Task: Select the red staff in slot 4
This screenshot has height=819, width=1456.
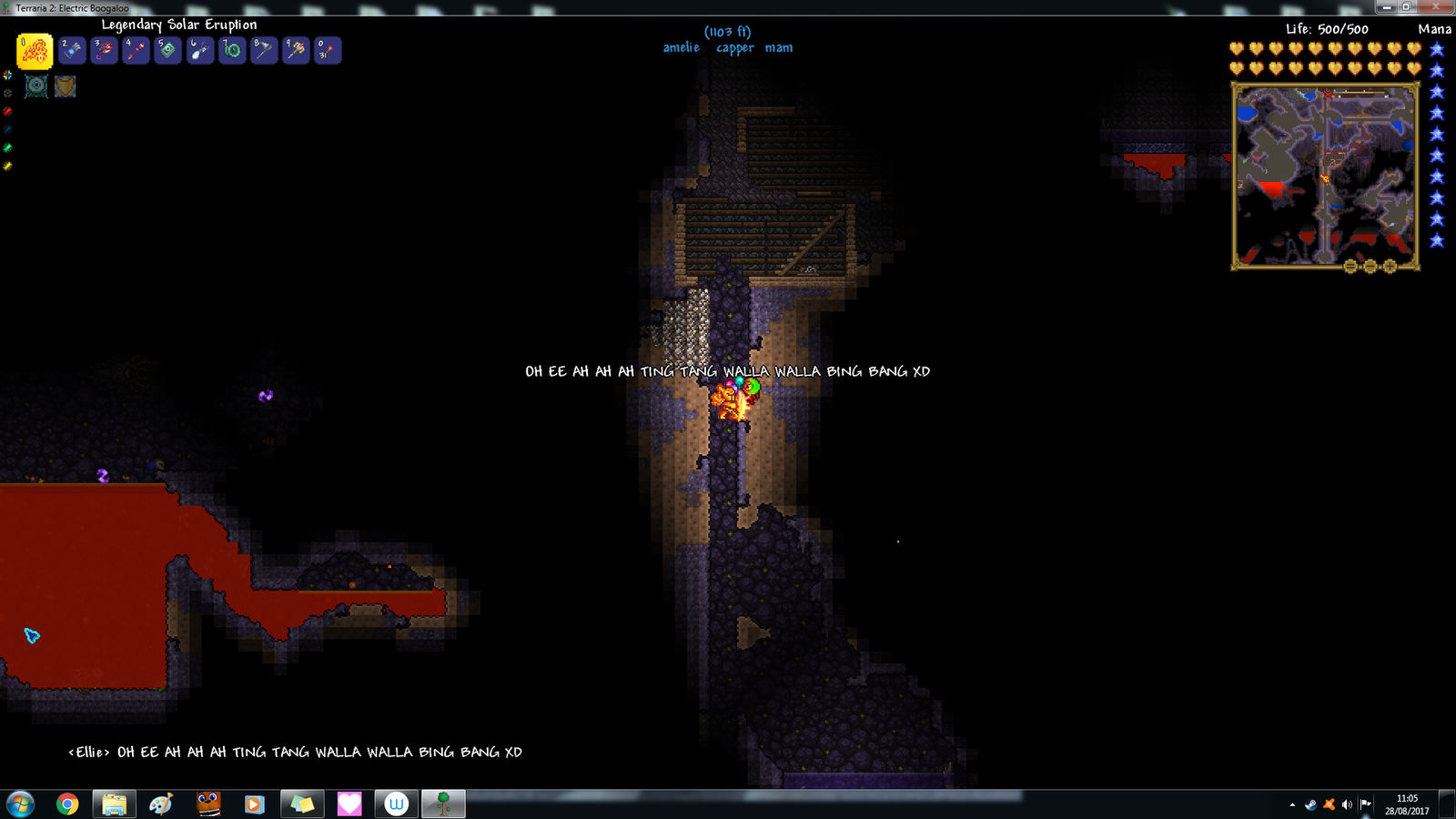Action: (136, 50)
